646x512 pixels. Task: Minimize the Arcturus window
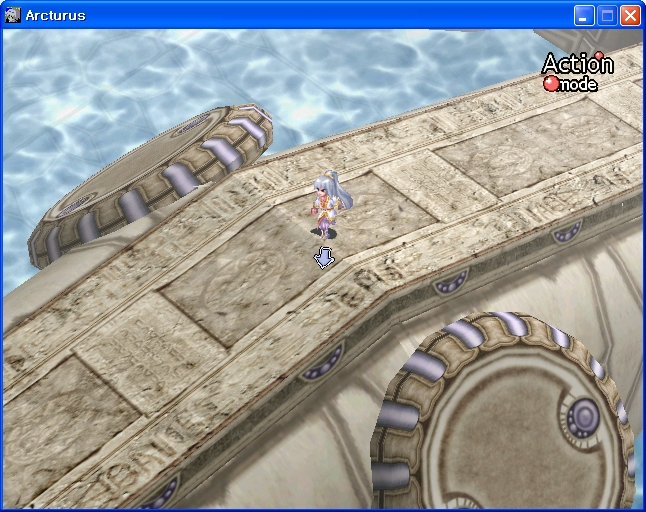point(584,15)
